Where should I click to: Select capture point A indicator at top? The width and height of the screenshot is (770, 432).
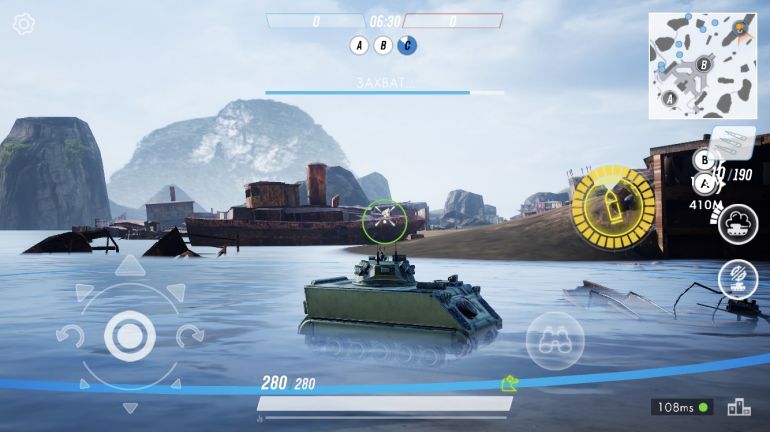(x=358, y=45)
